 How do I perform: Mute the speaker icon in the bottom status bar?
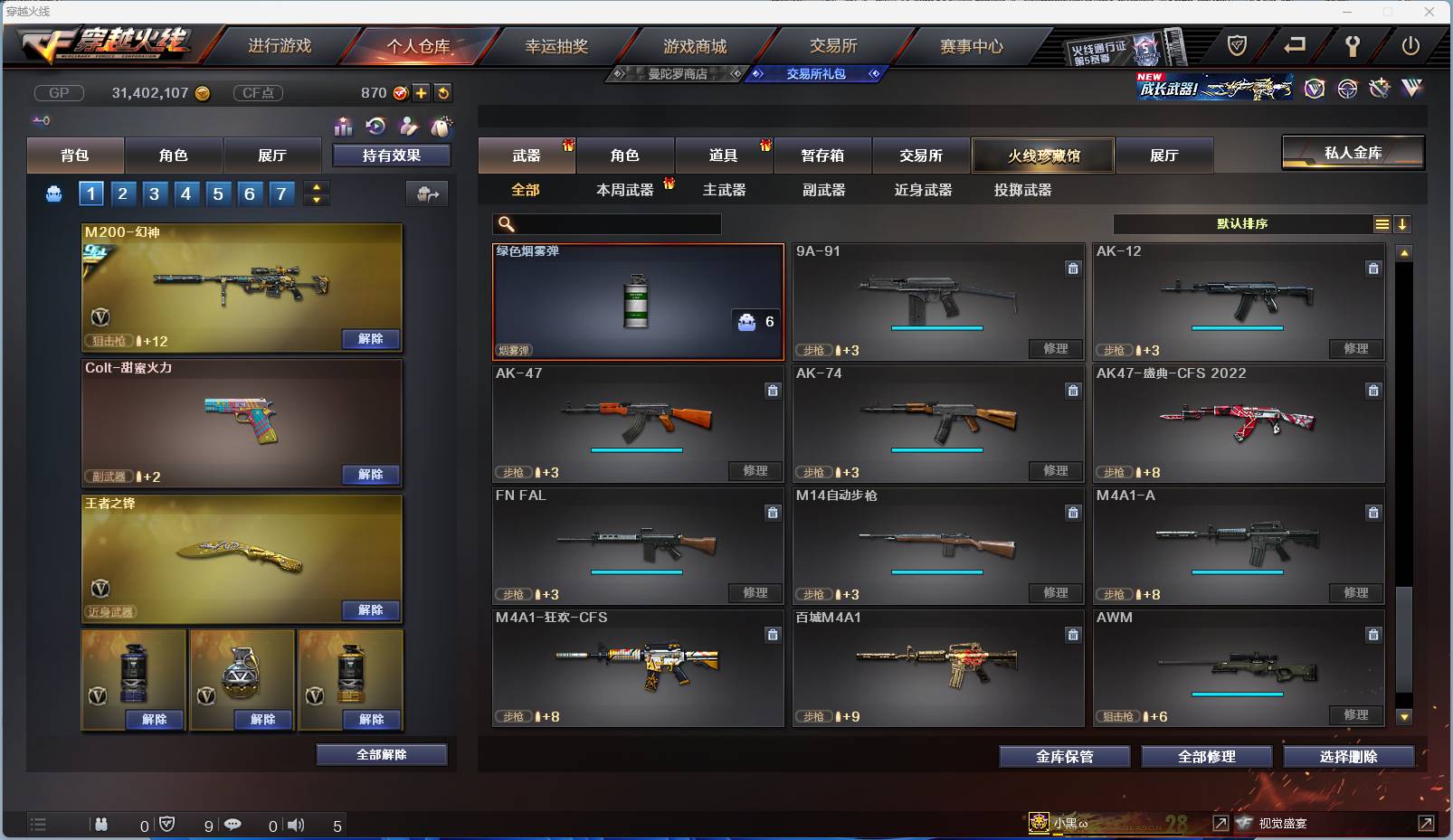coord(296,825)
